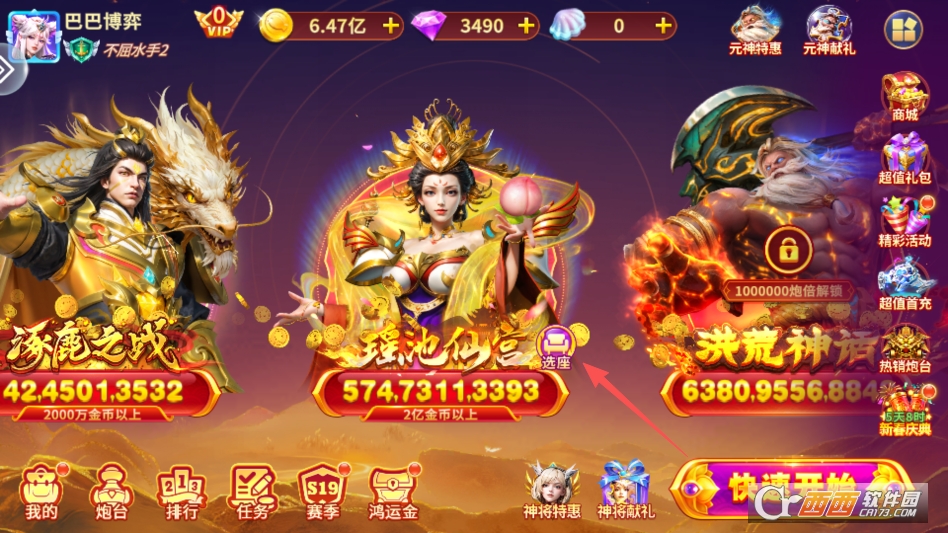Image resolution: width=948 pixels, height=533 pixels.
Task: Open the four-square grid menu button
Action: click(903, 30)
